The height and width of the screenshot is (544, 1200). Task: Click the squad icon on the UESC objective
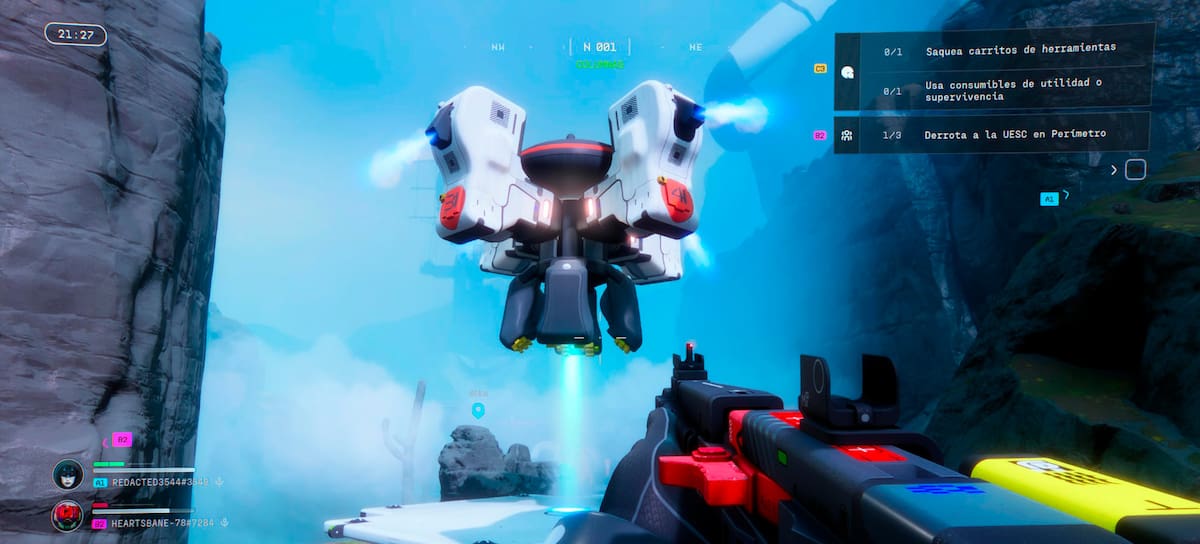847,135
